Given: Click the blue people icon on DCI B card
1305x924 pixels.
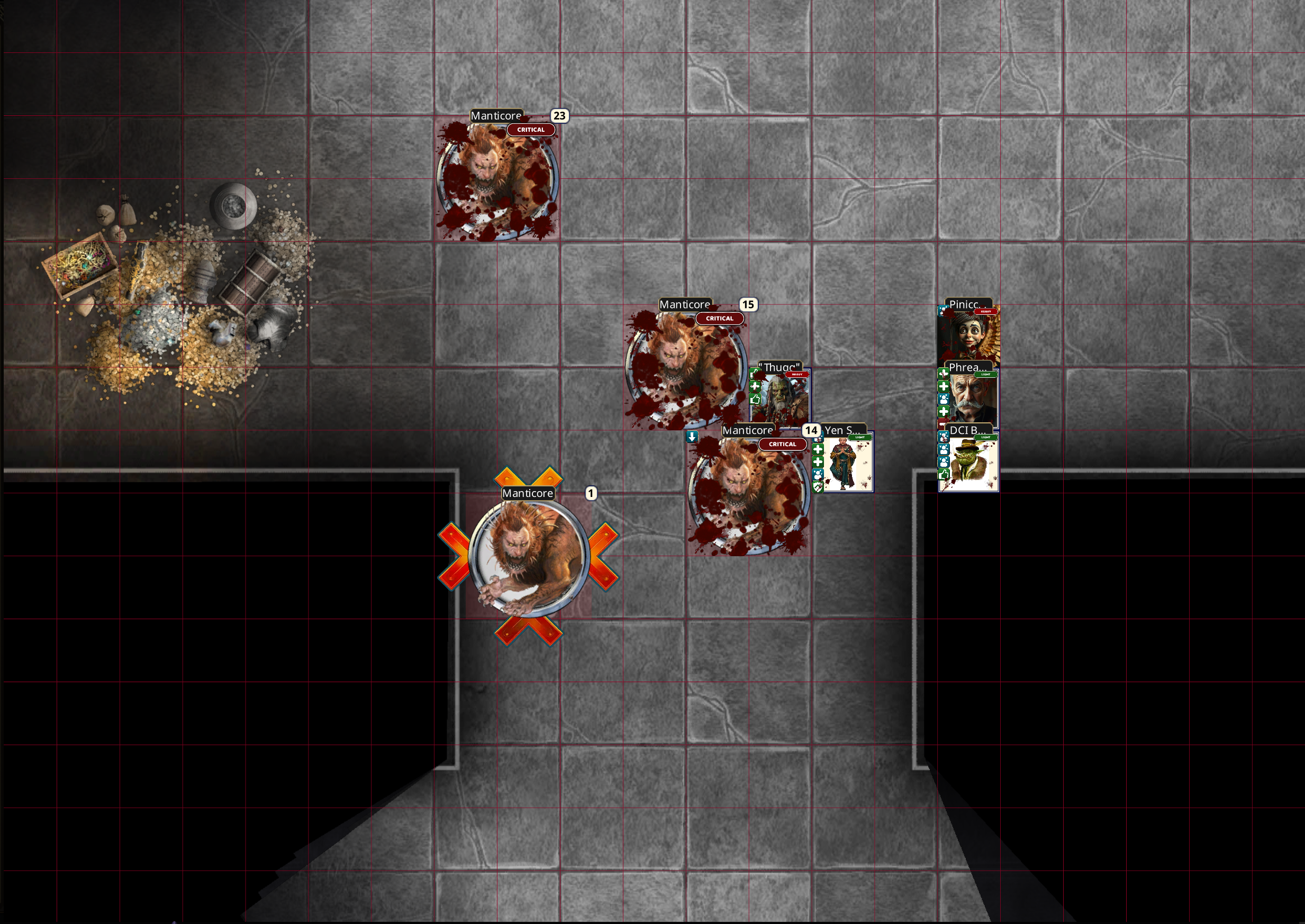Looking at the screenshot, I should click(944, 450).
